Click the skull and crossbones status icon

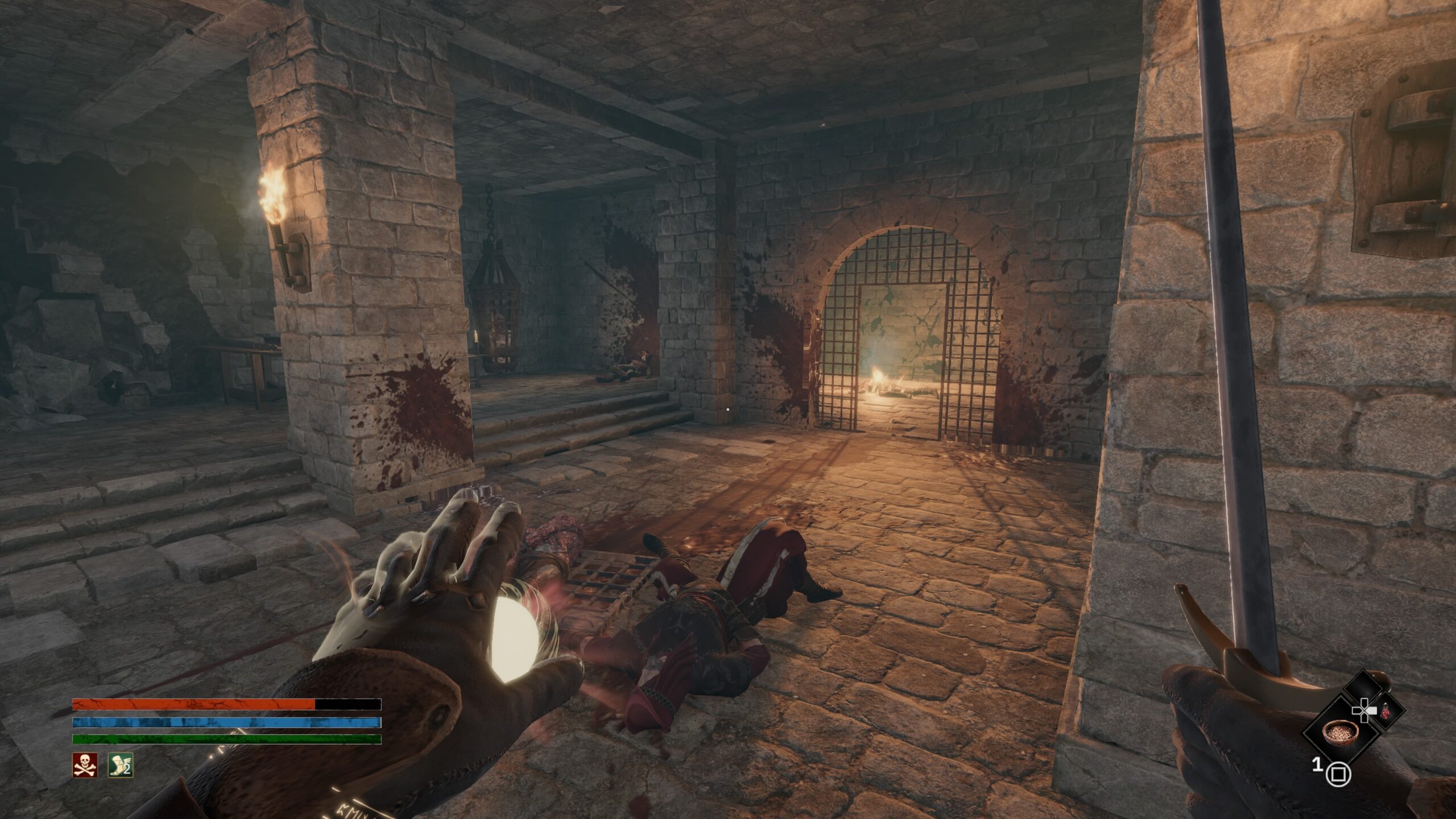(85, 765)
